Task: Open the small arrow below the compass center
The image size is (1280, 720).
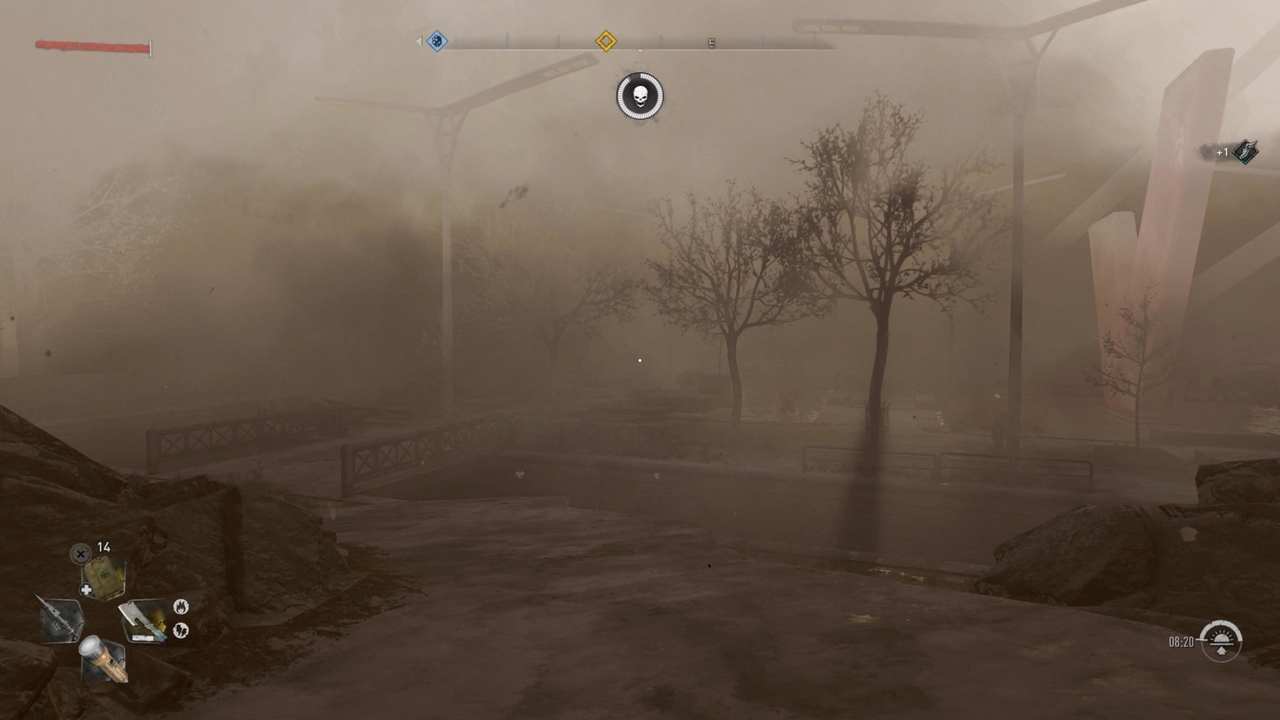Action: 640,50
